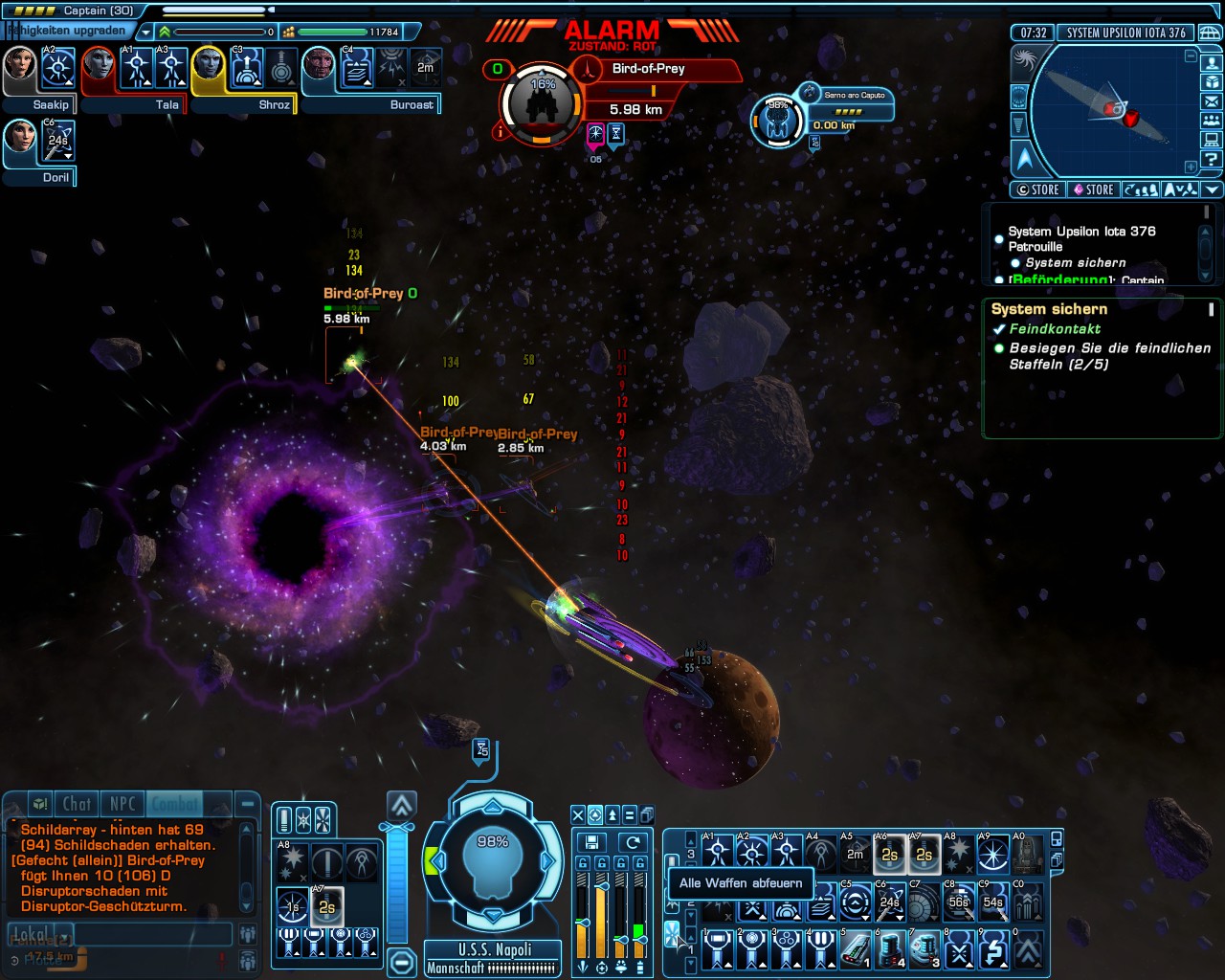Click the chat text input field

pos(153,934)
